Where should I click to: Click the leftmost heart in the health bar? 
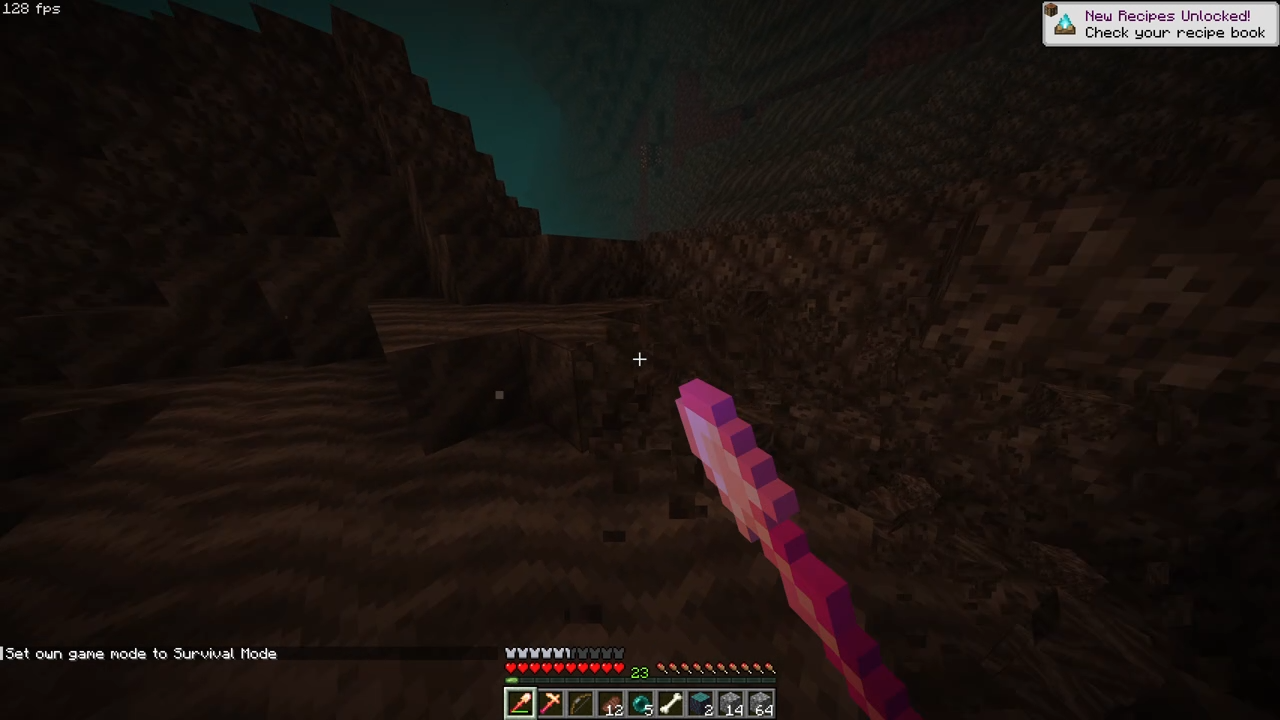[511, 667]
